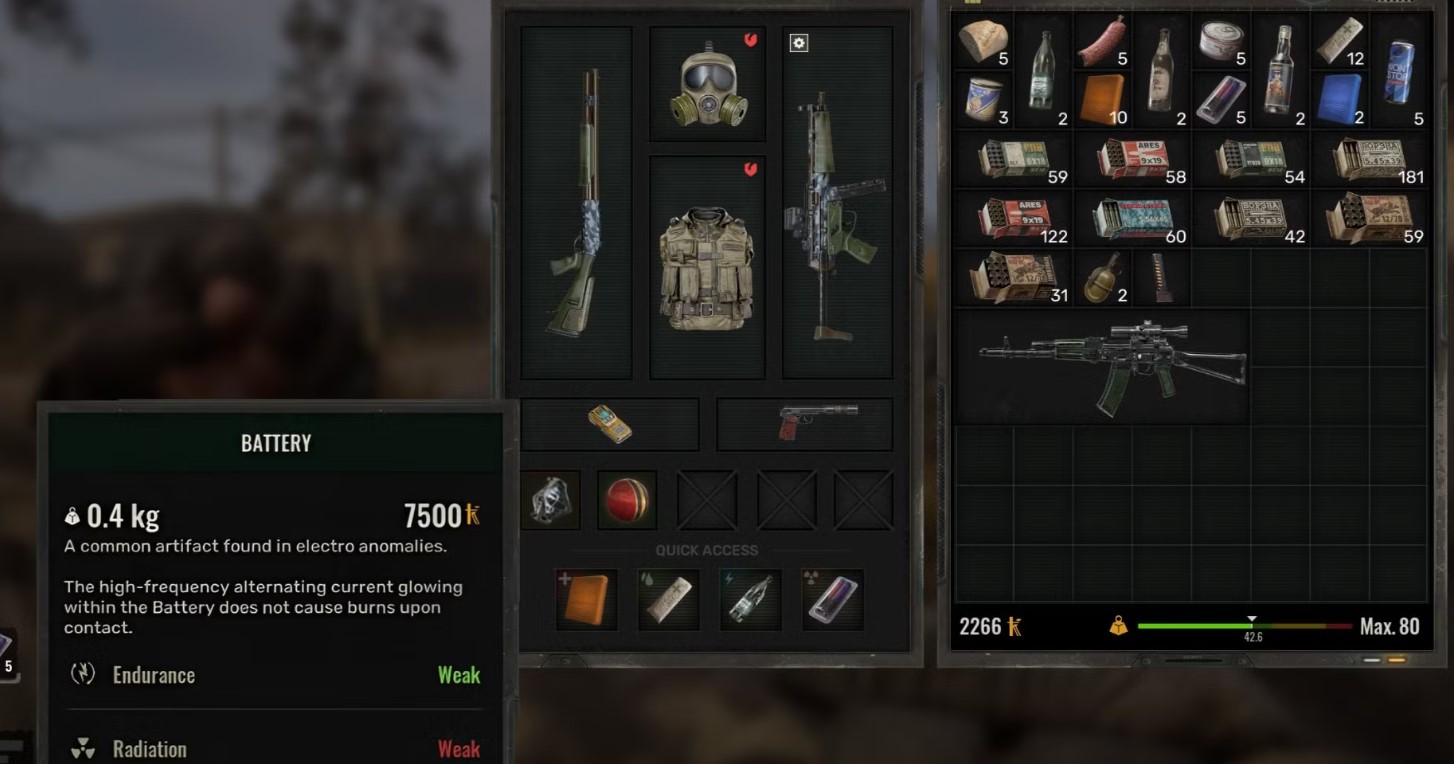Select the bread loaf stack
Viewport: 1454px width, 764px height.
982,42
